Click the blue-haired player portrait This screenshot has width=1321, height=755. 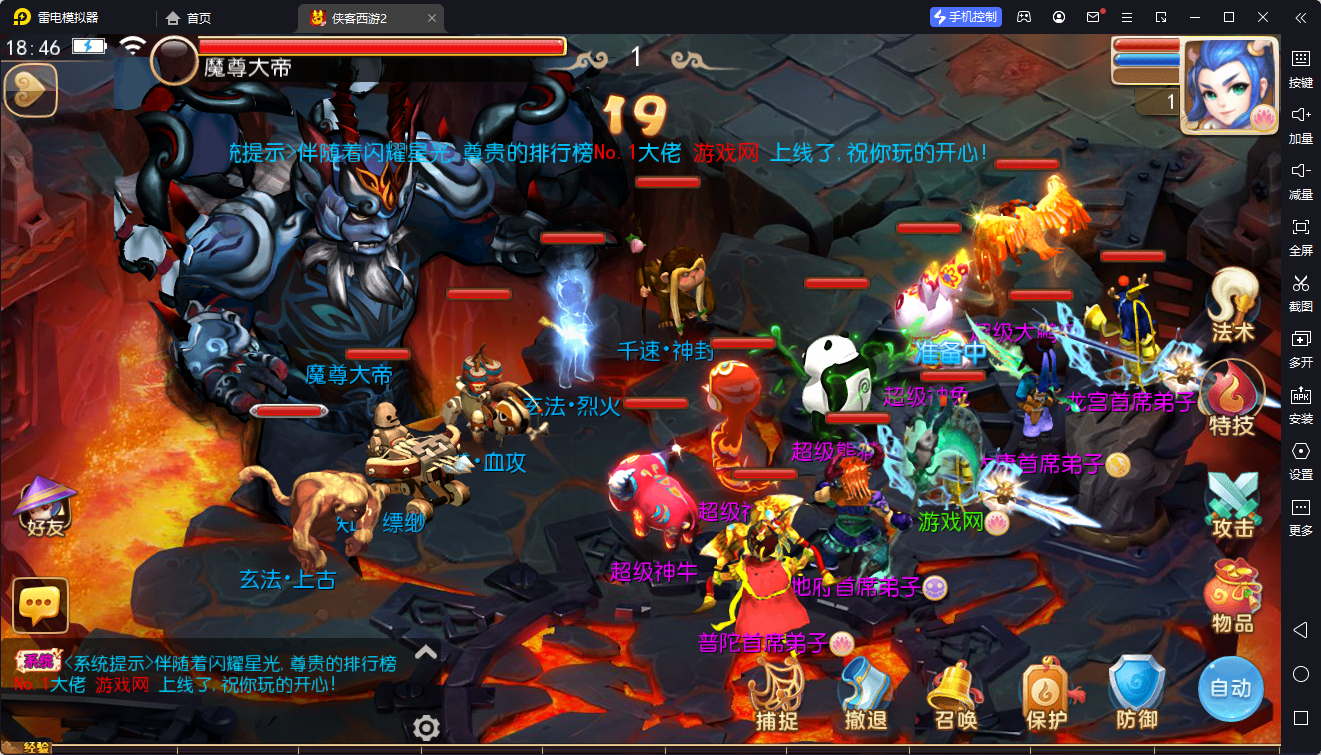(x=1230, y=87)
